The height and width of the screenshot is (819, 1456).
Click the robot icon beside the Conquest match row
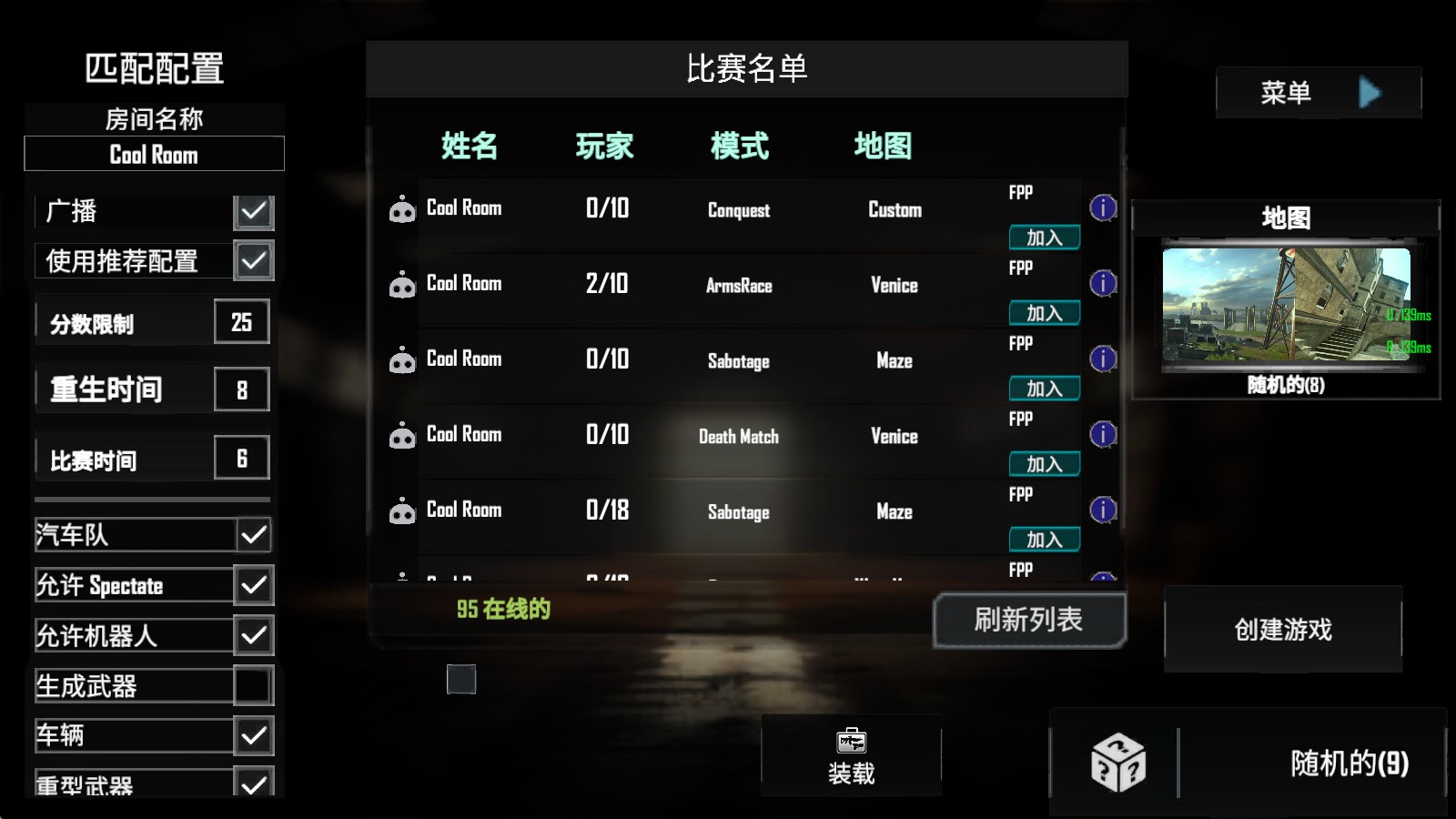pos(400,209)
